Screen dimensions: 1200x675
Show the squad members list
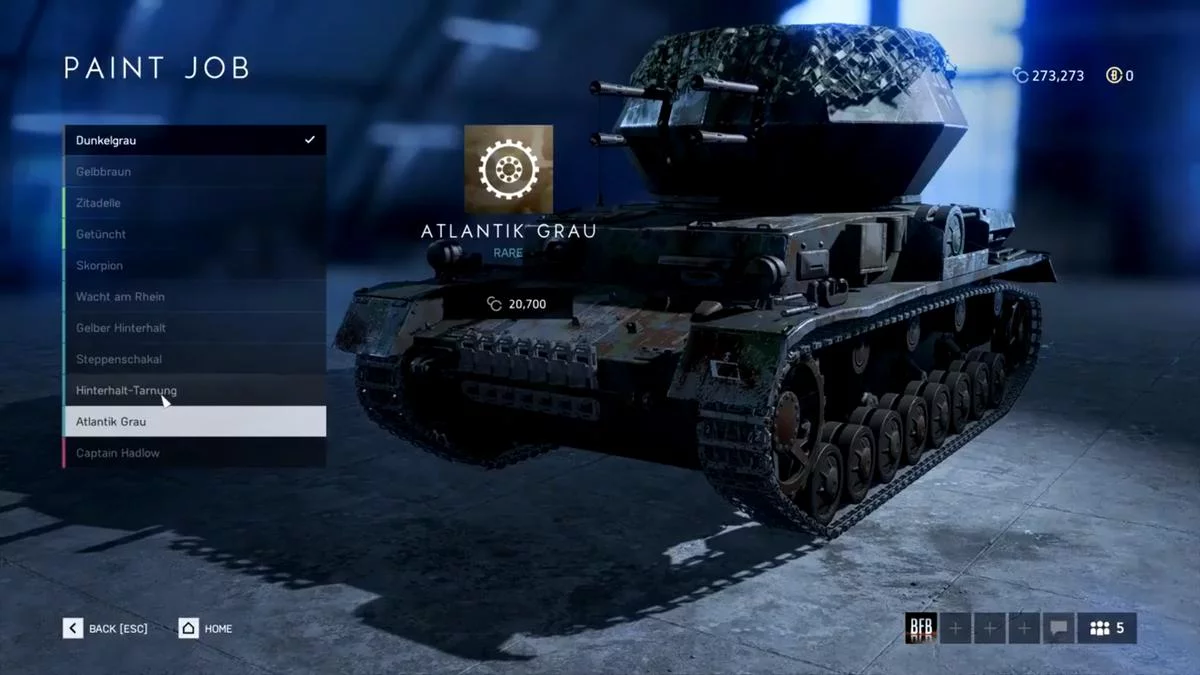tap(1107, 628)
